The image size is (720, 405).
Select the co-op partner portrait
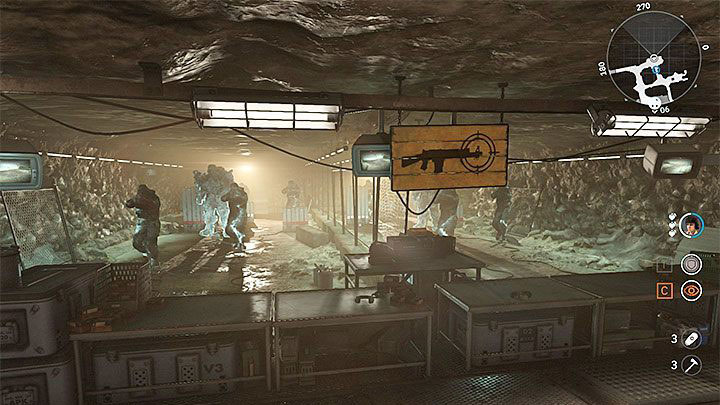(691, 225)
